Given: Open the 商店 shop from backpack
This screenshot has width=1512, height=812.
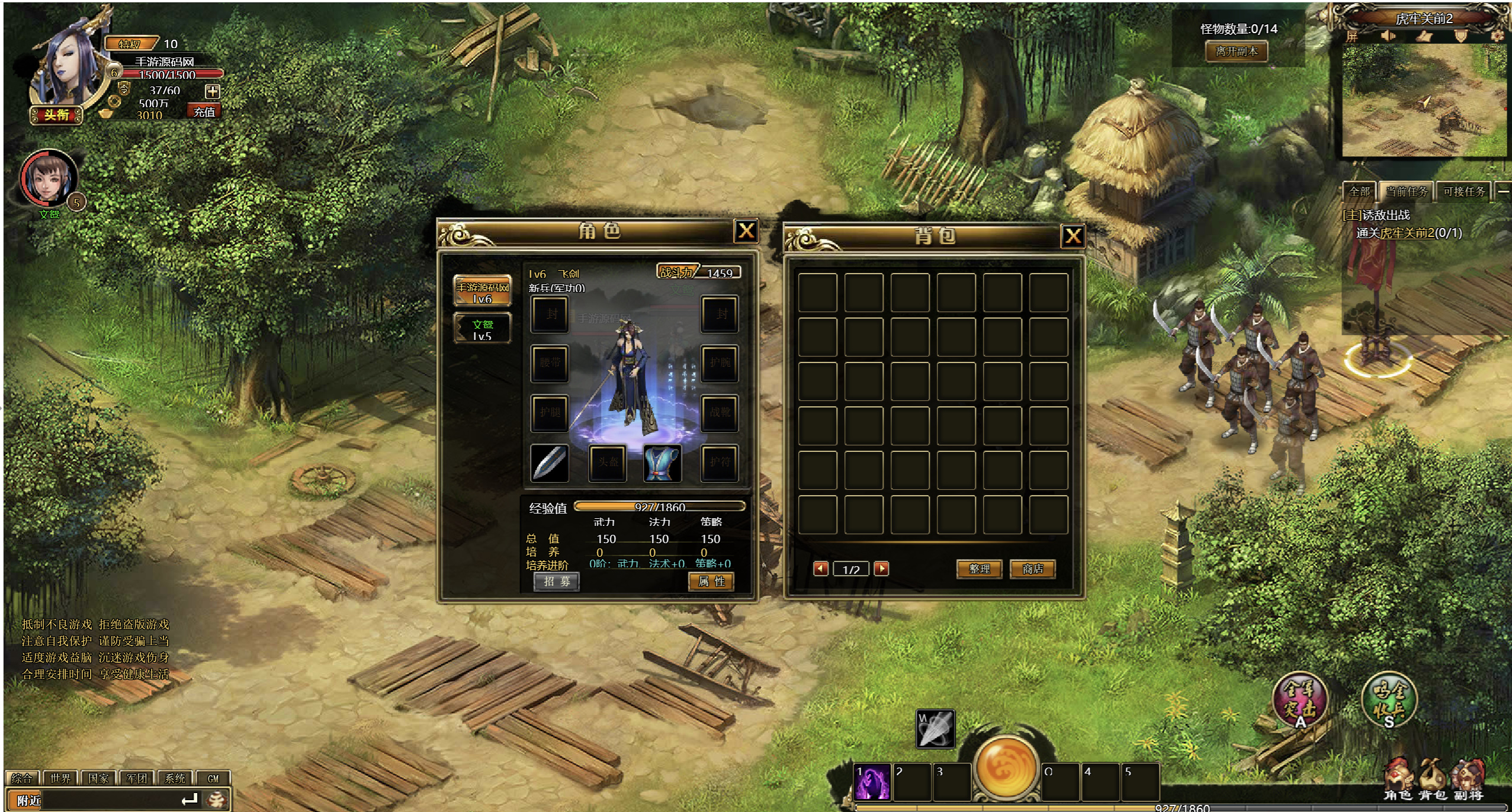Looking at the screenshot, I should click(1032, 569).
